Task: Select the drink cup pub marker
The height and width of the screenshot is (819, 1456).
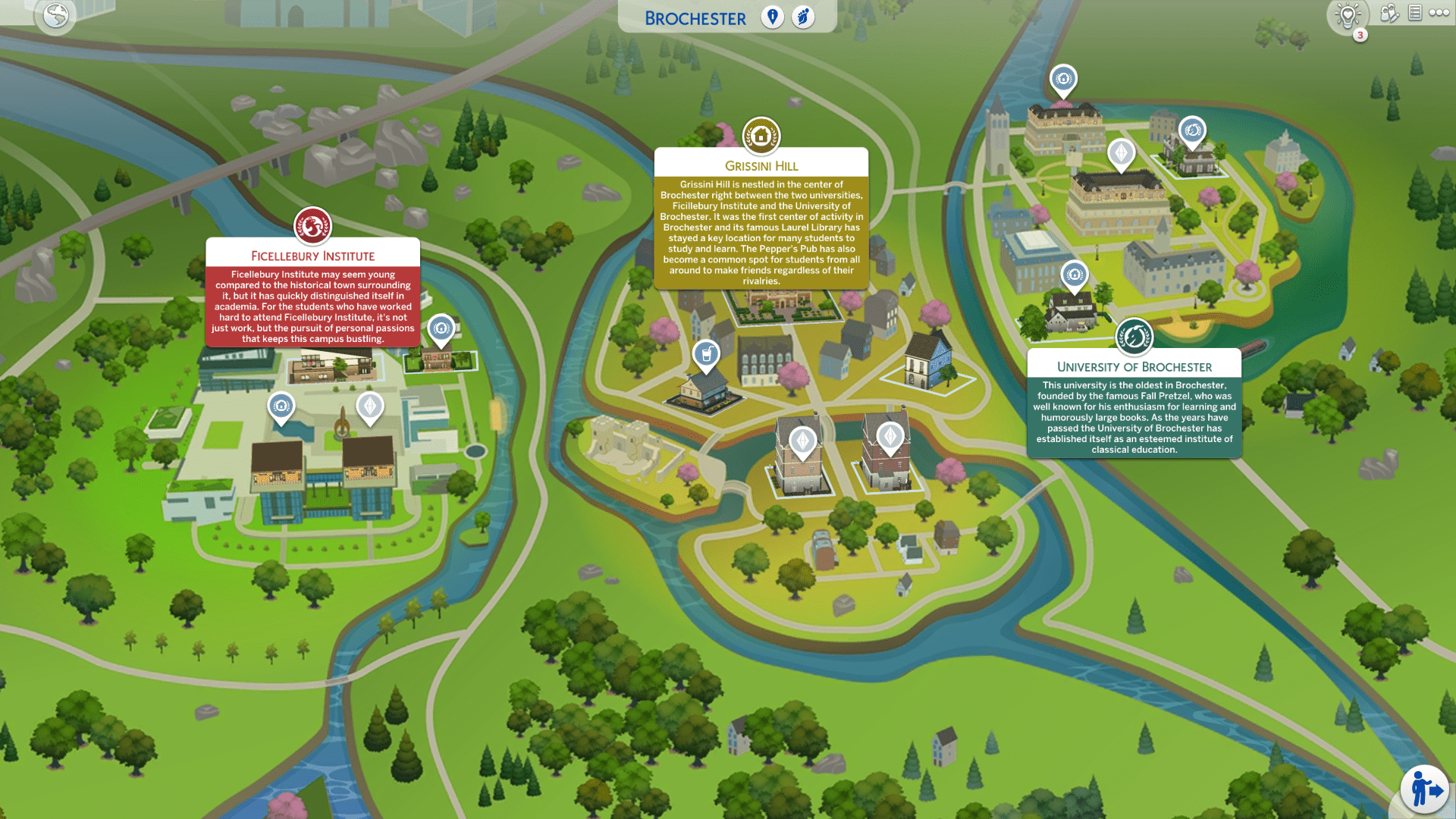Action: pos(706,354)
